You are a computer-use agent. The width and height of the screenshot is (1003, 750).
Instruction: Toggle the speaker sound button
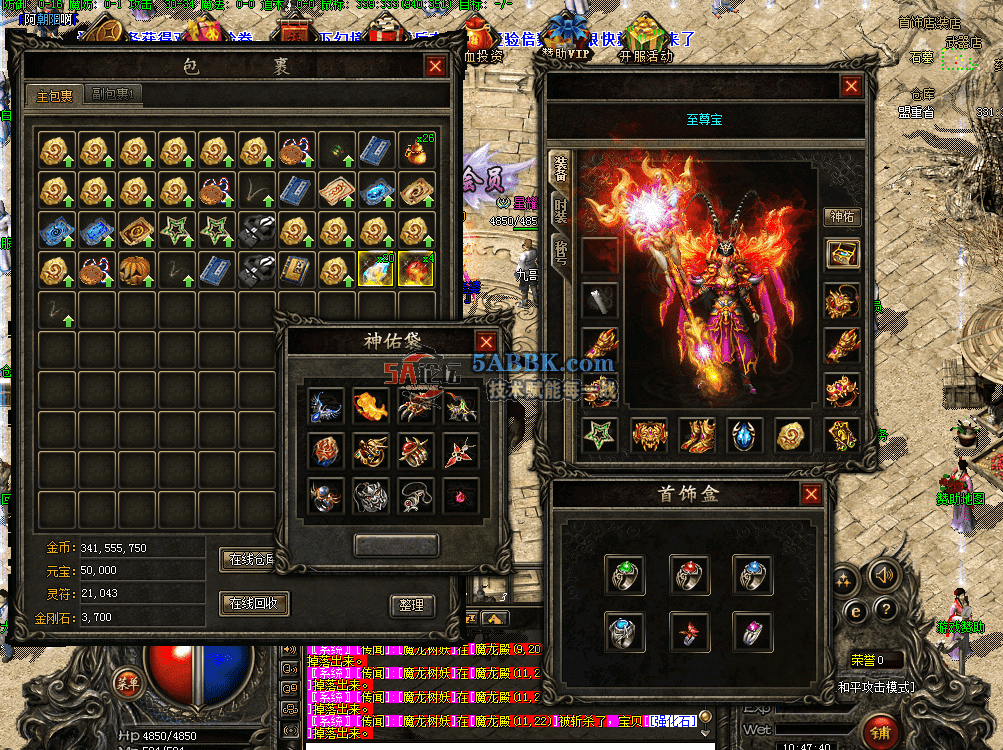pos(882,575)
